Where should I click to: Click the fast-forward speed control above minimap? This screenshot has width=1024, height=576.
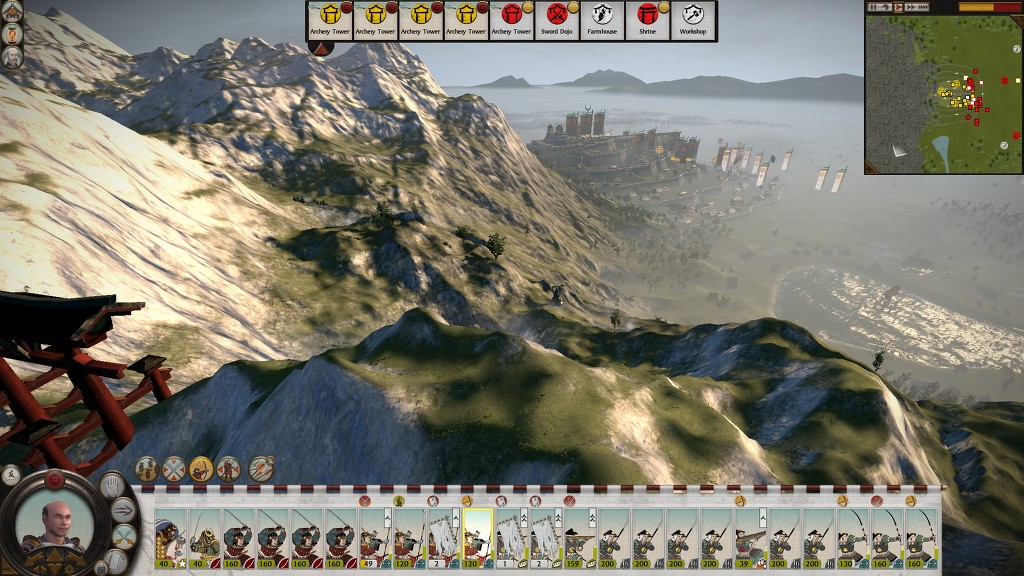[913, 7]
